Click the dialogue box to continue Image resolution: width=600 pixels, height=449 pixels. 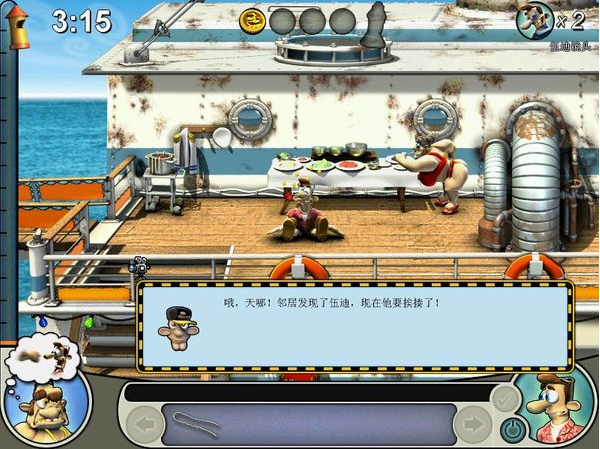(354, 327)
